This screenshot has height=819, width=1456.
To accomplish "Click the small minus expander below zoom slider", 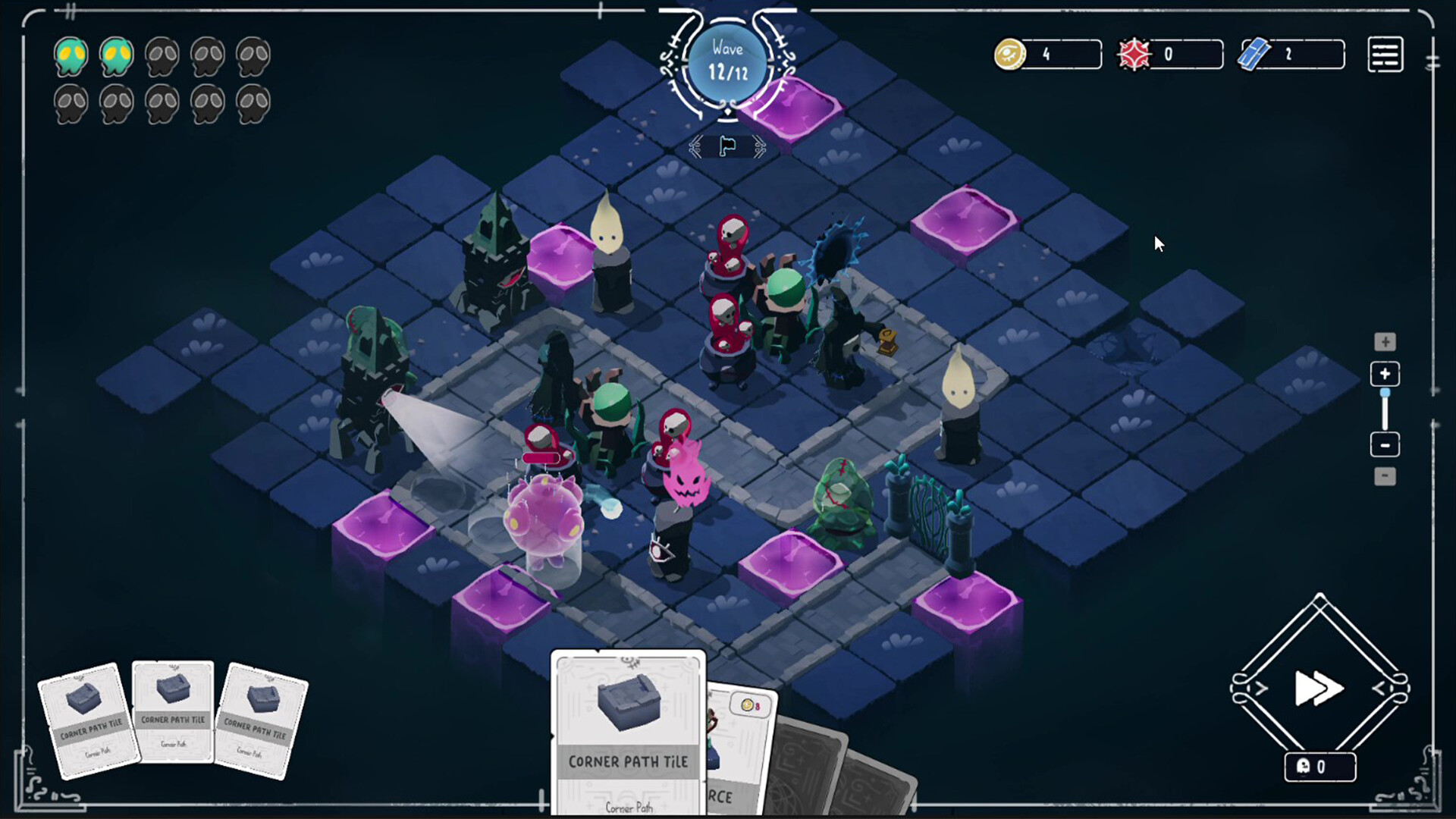I will [x=1385, y=475].
